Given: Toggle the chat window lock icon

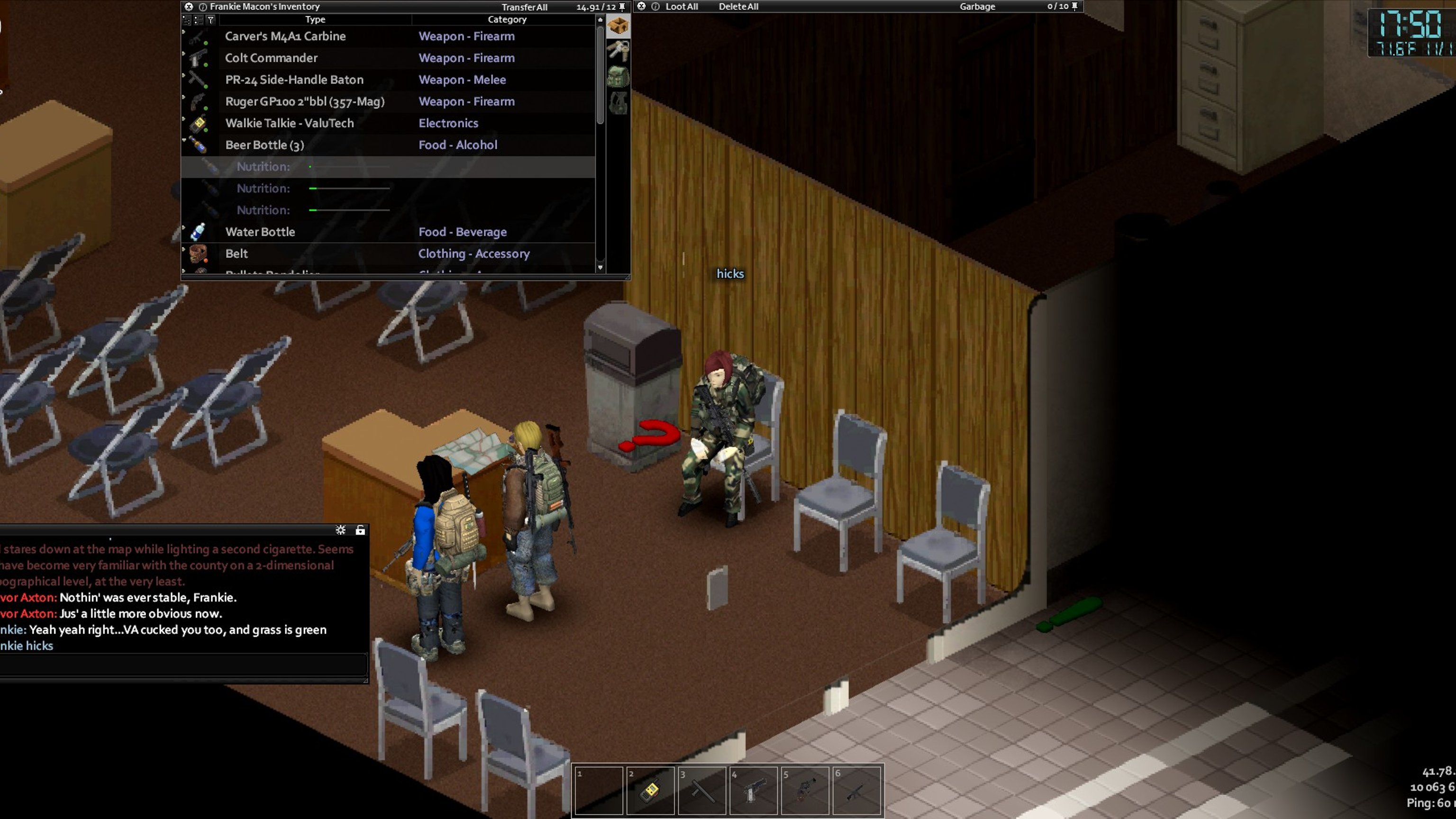Looking at the screenshot, I should 360,530.
